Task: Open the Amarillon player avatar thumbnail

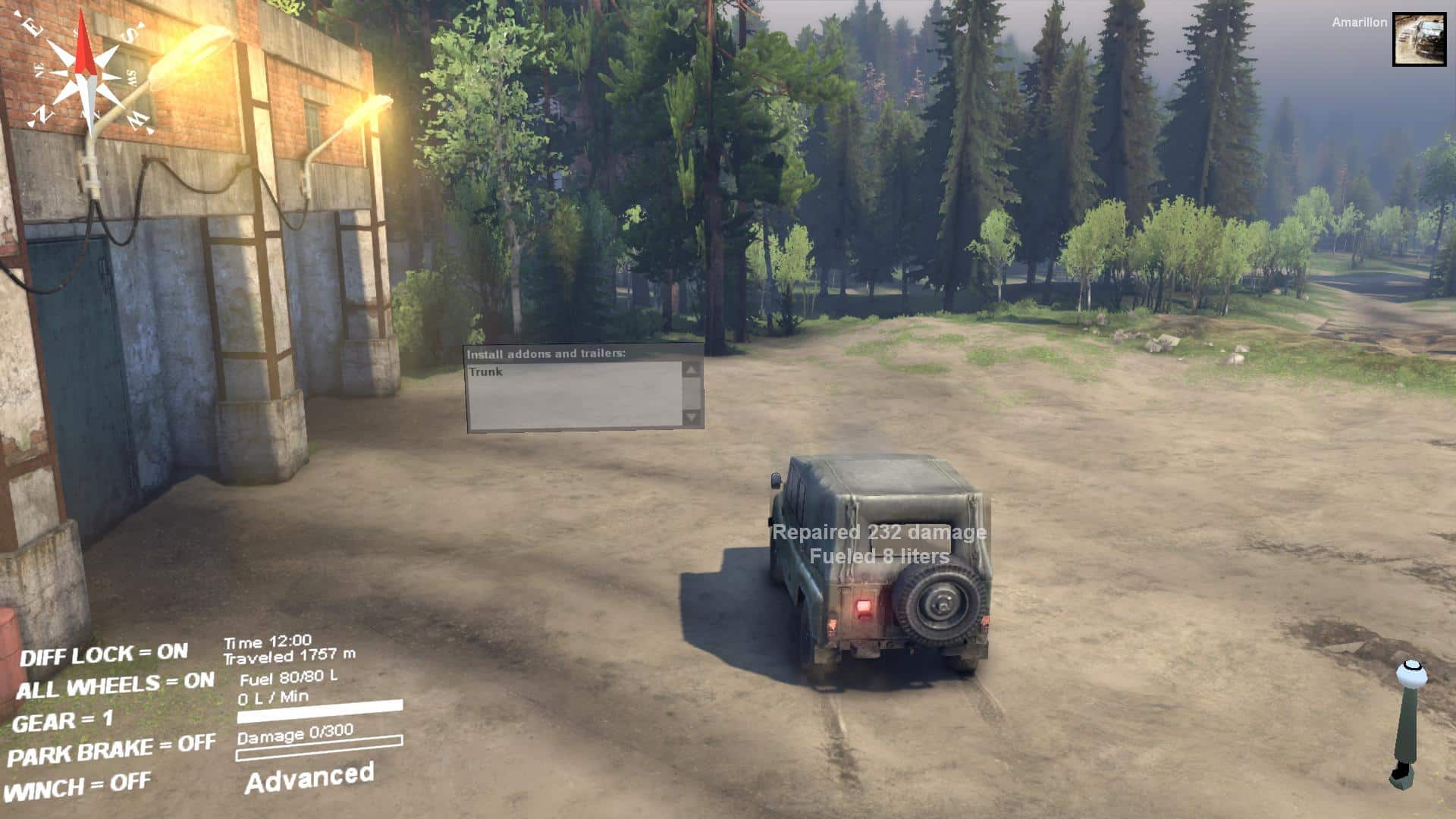Action: (x=1419, y=39)
